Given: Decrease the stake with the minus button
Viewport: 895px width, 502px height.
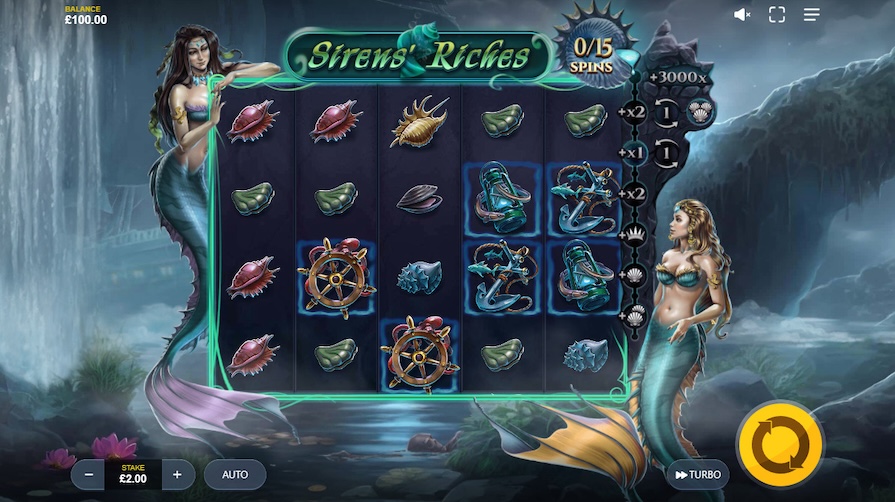Looking at the screenshot, I should pos(89,474).
